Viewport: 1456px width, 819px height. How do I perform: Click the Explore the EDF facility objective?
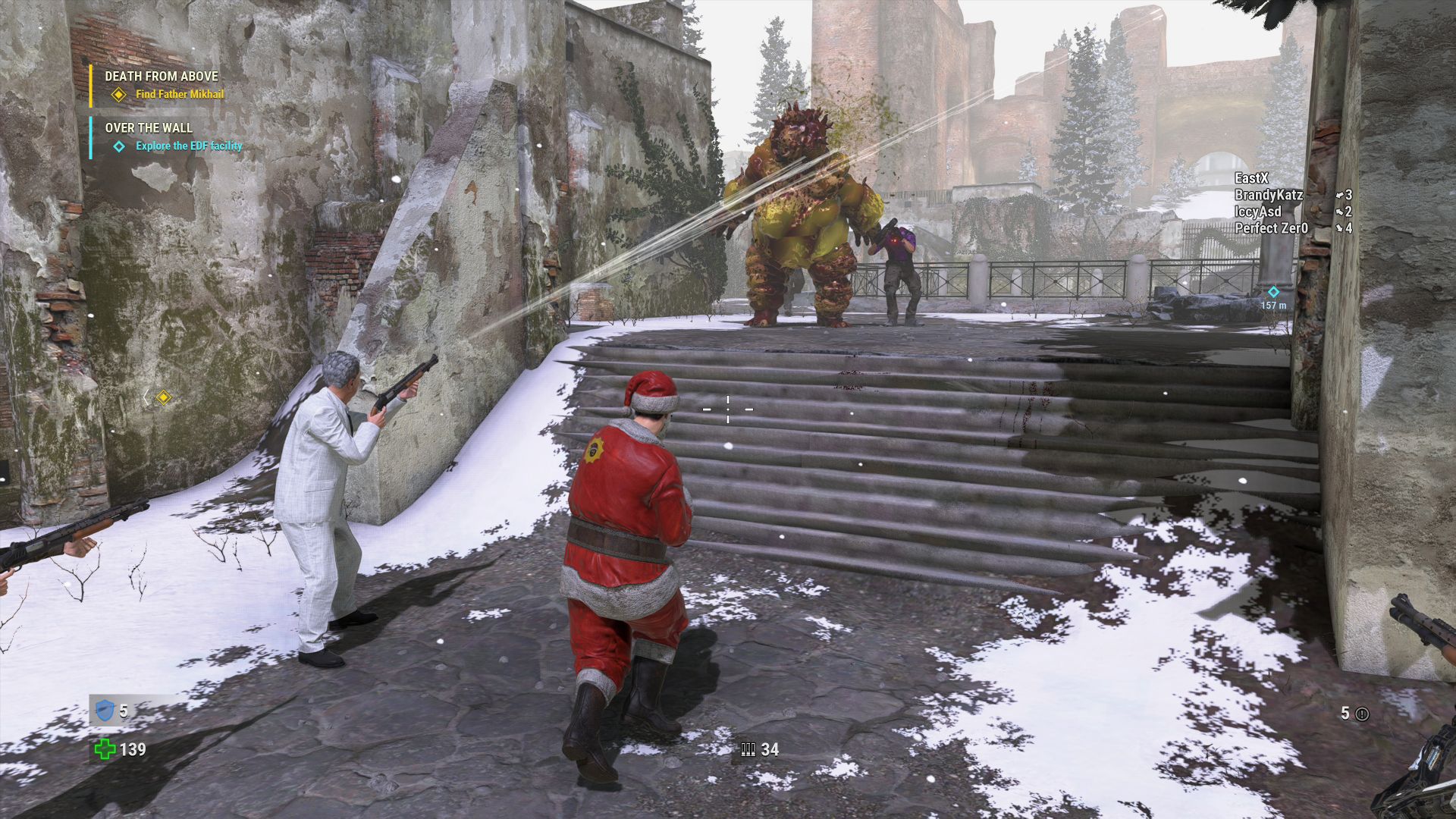tap(189, 146)
